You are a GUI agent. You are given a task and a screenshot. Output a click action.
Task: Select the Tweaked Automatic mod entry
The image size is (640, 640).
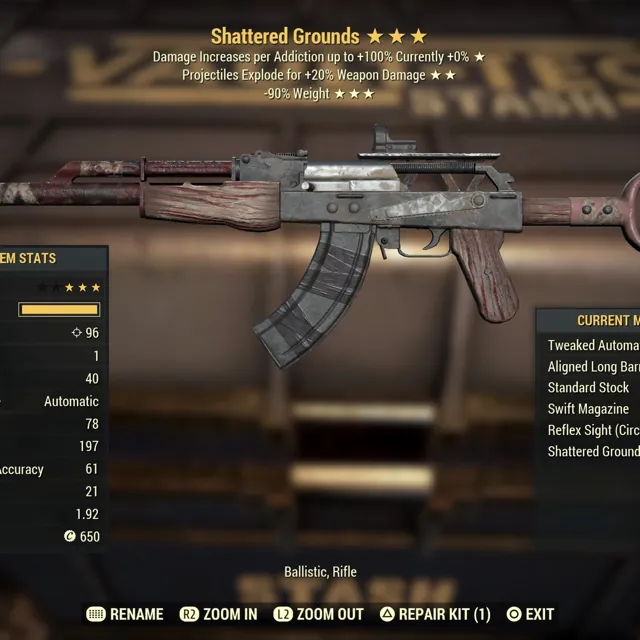[593, 345]
